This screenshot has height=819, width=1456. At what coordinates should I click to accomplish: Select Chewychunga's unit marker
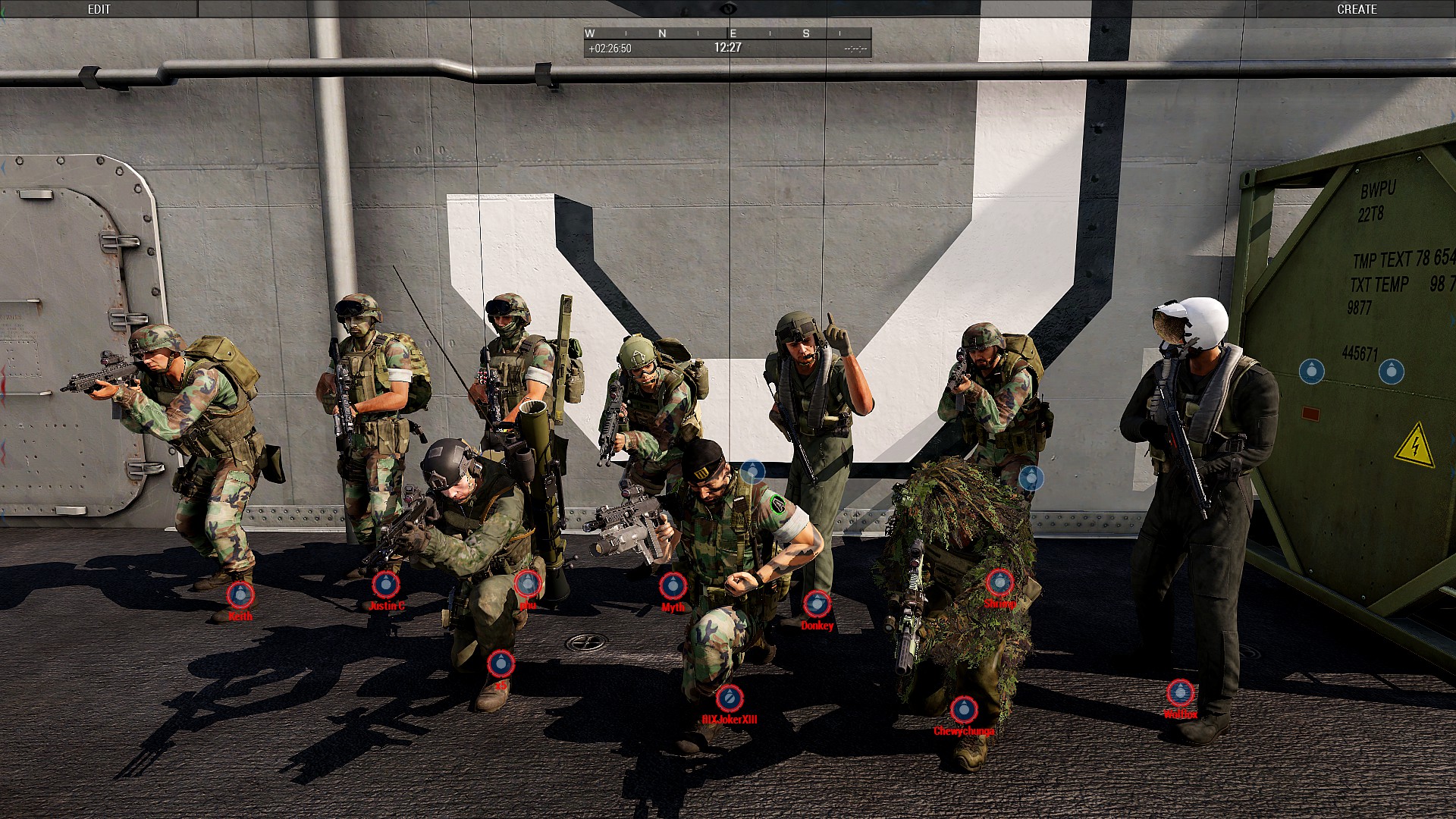click(x=964, y=710)
